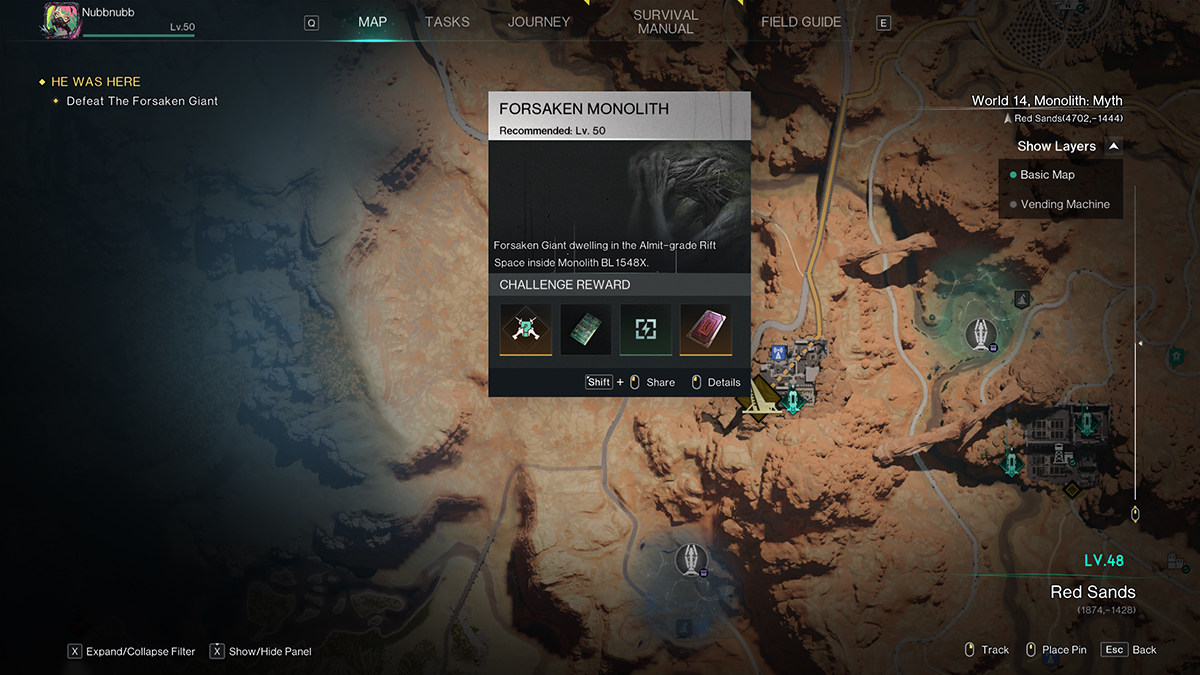The width and height of the screenshot is (1200, 675).
Task: Inspect the lightning bolt module reward
Action: 646,330
